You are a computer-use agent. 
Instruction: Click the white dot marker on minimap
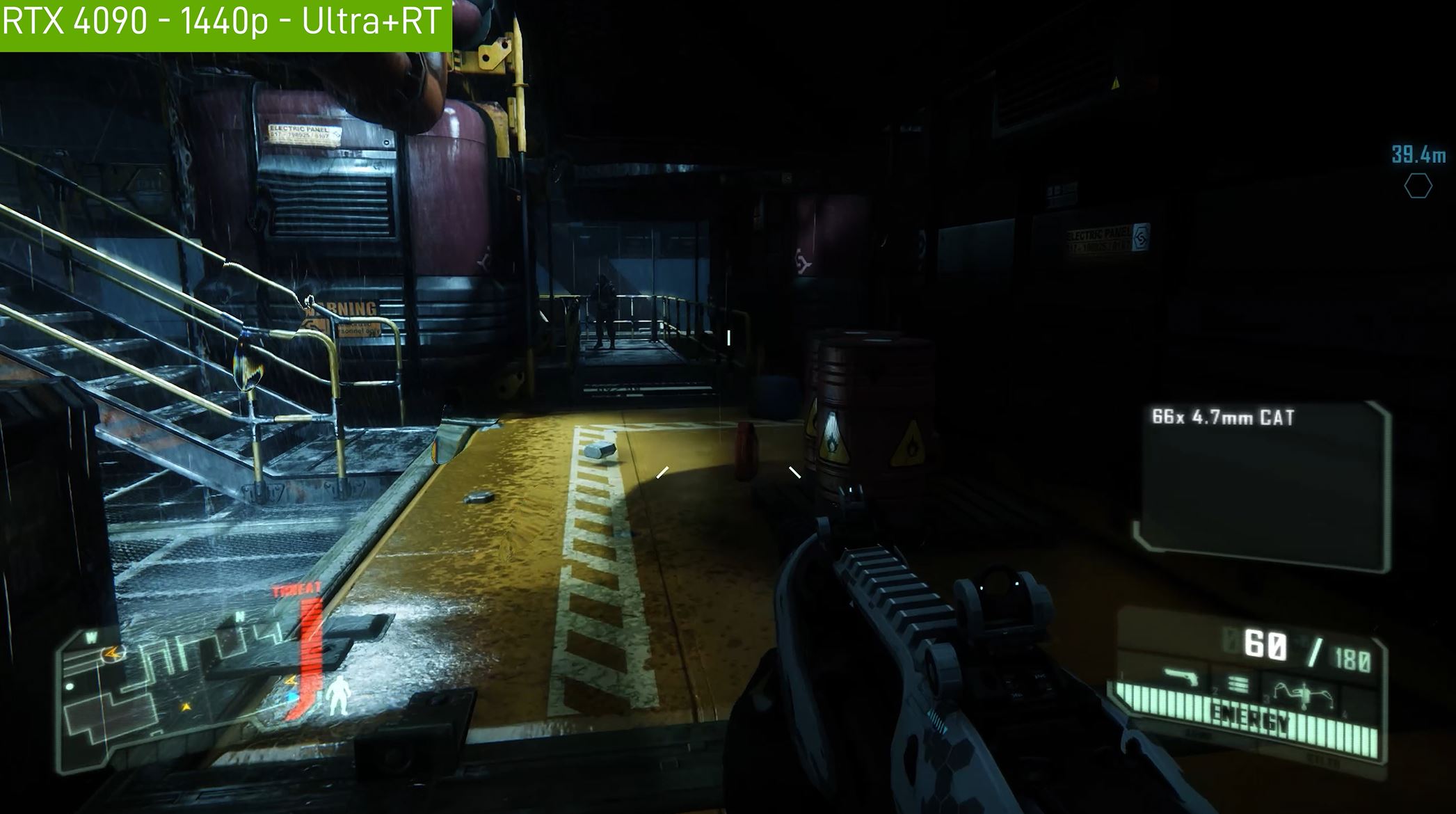[70, 687]
